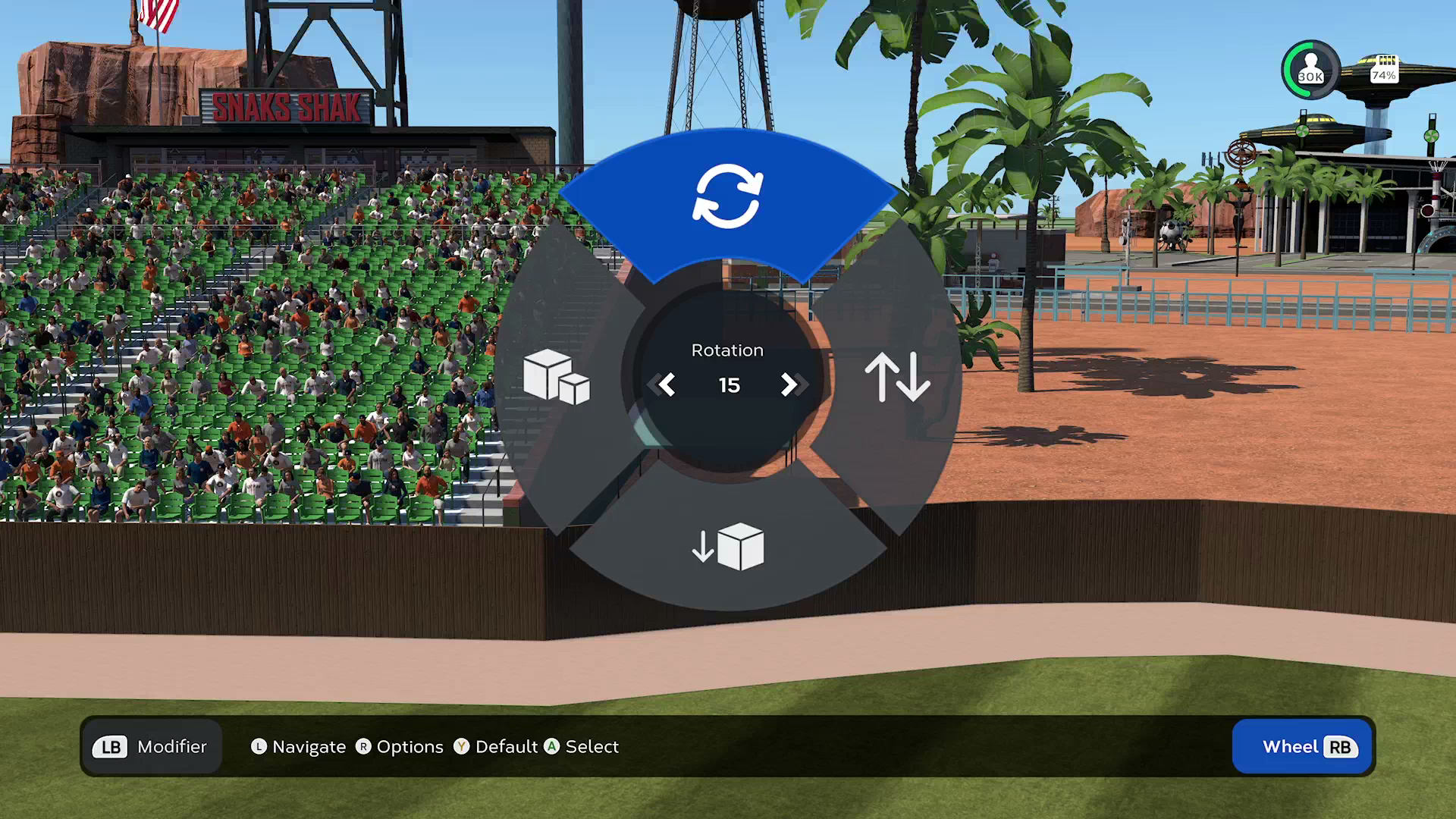
Task: Increase the Rotation value with right chevron
Action: click(791, 385)
